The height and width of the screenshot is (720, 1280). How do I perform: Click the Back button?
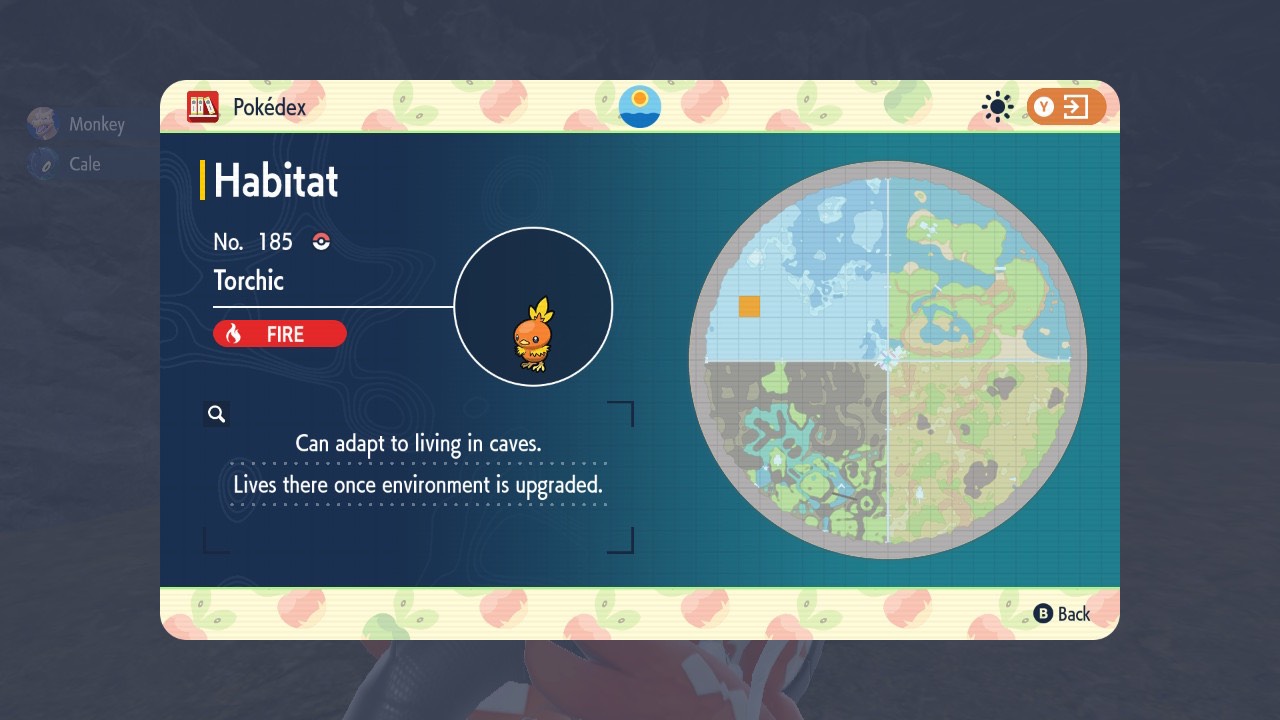[x=1062, y=614]
